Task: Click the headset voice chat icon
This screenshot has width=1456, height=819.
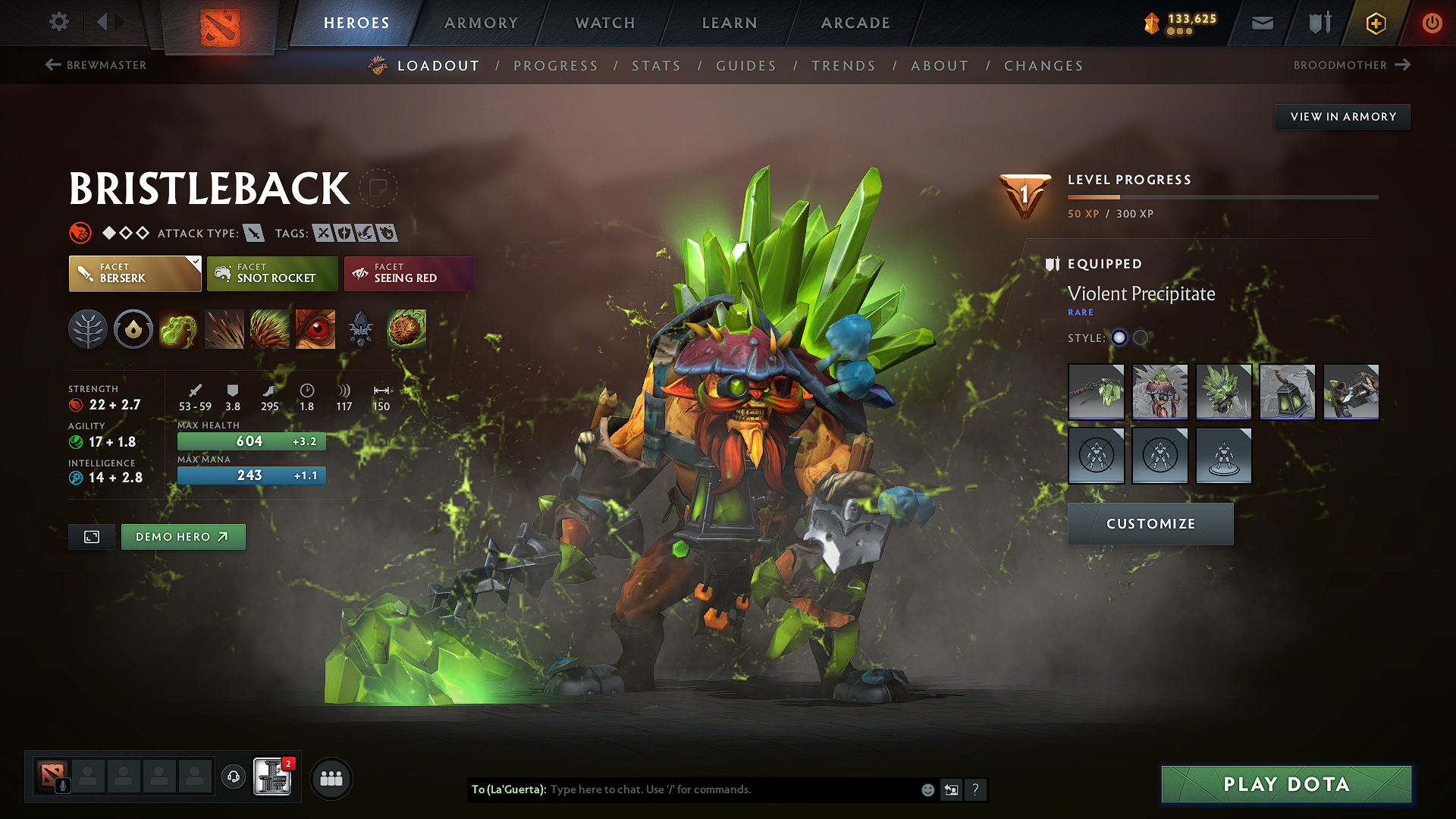Action: click(x=233, y=778)
